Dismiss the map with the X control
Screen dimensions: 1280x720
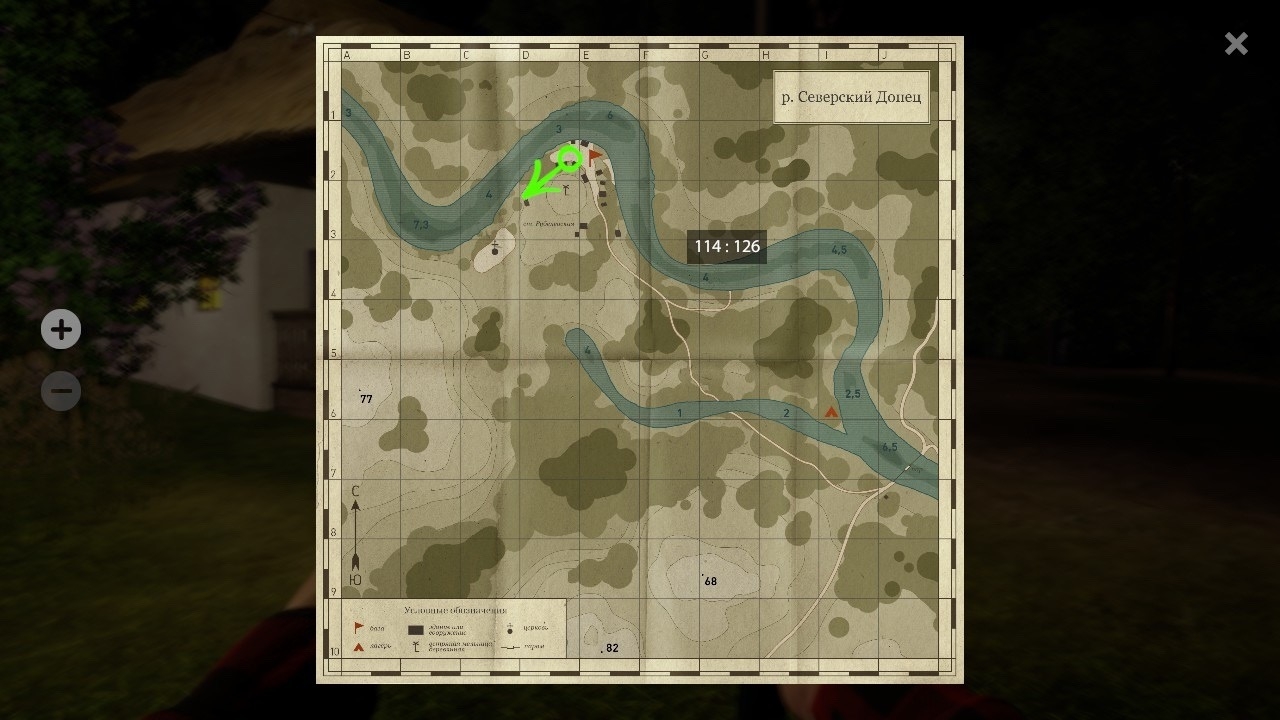click(1236, 43)
